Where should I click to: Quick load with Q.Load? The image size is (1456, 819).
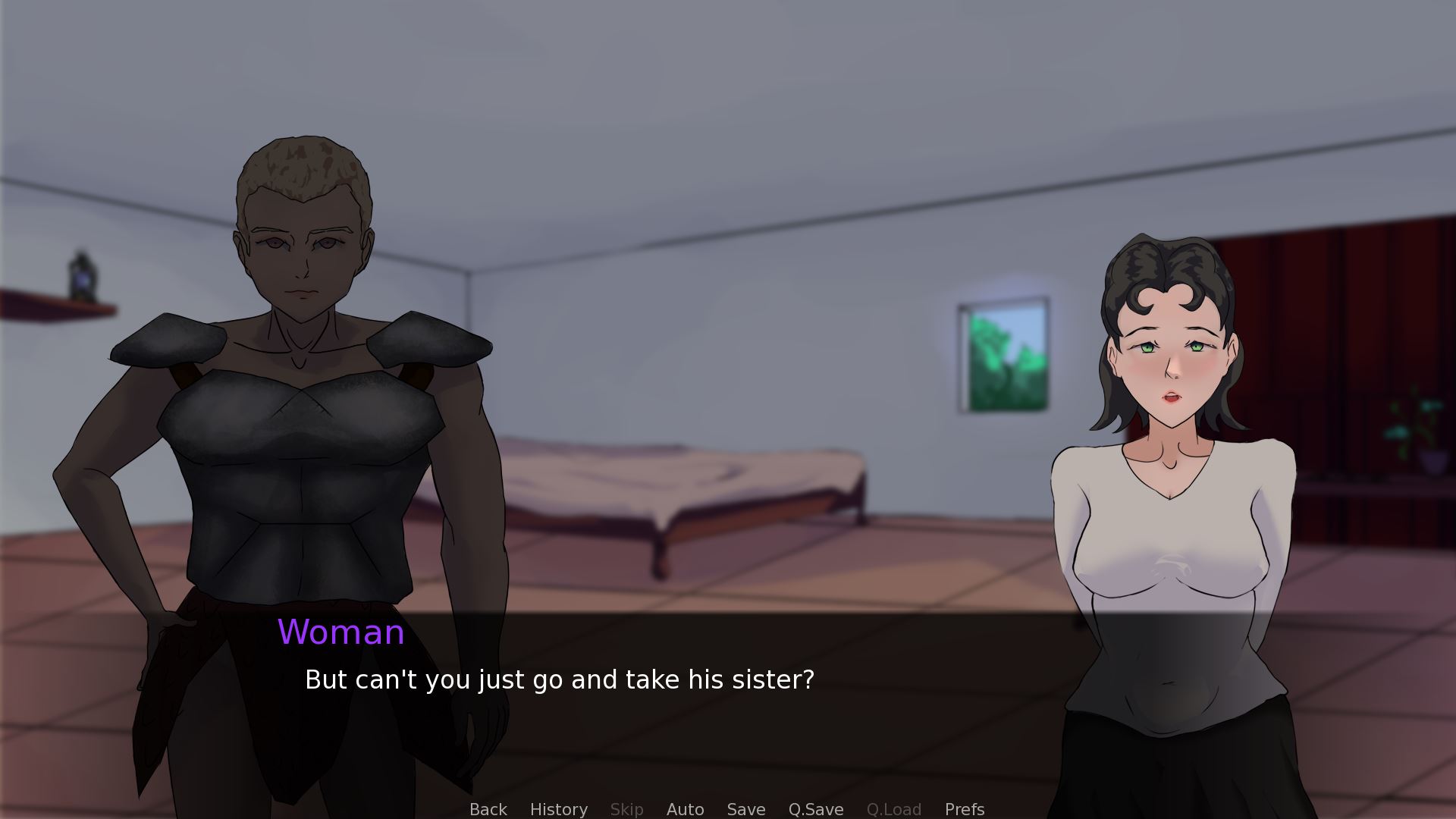pyautogui.click(x=893, y=809)
